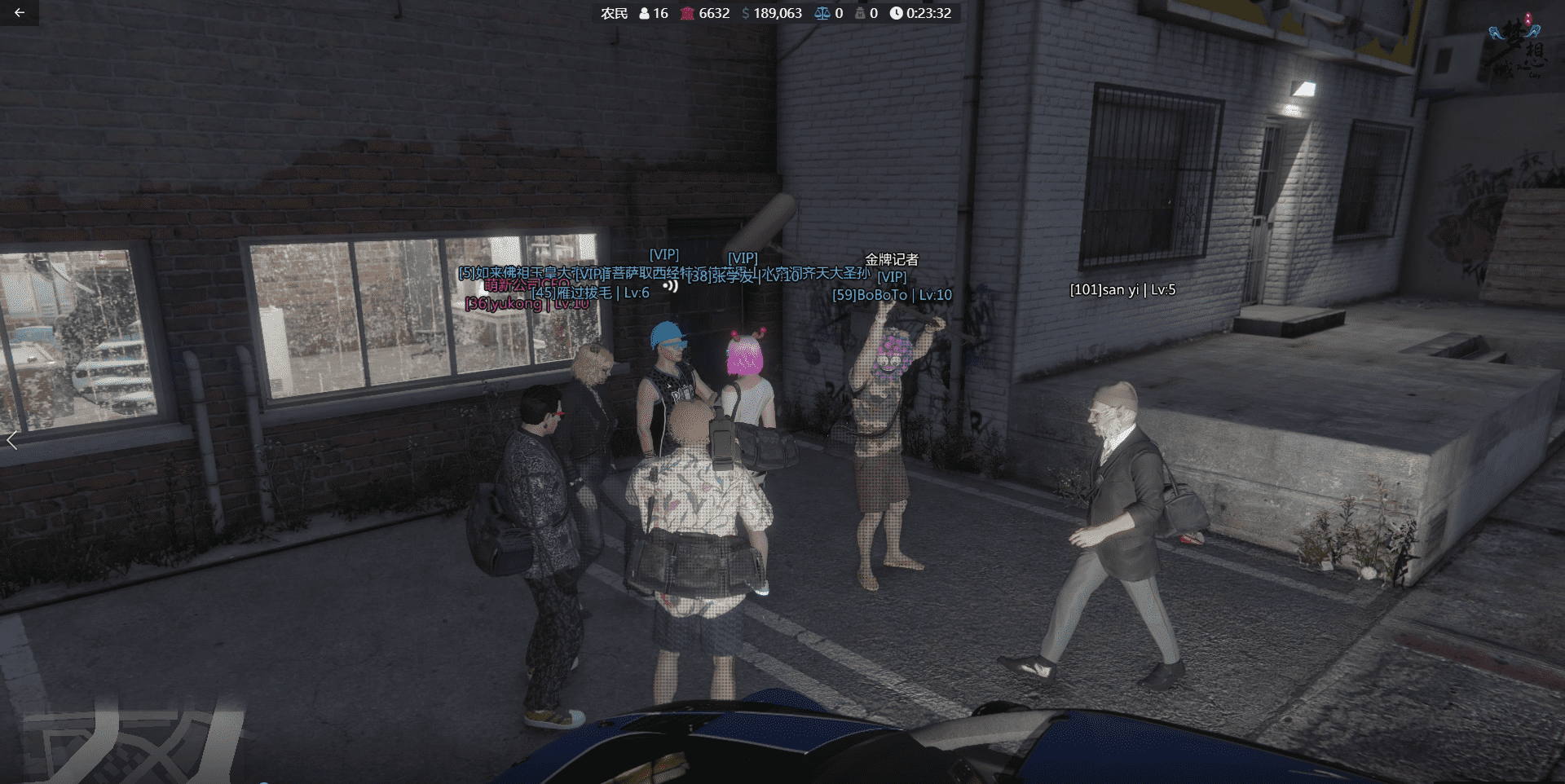Expand the left-edge chevron panel arrow
This screenshot has width=1565, height=784.
pos(11,441)
